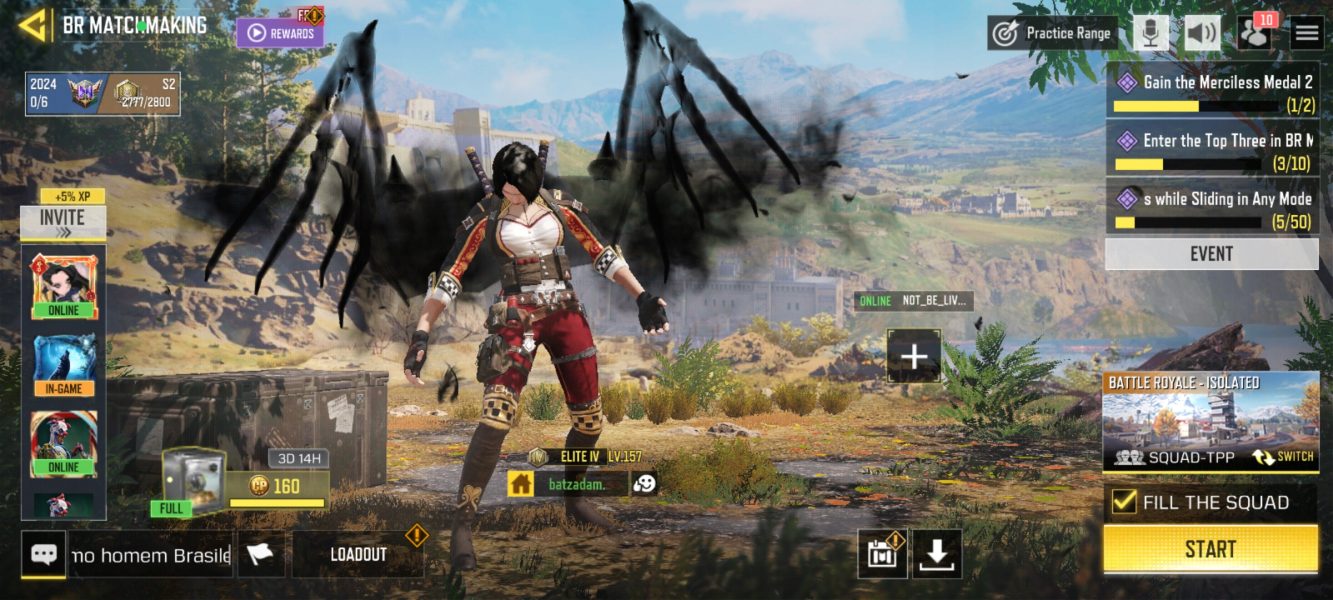Toggle the microphone icon
This screenshot has width=1333, height=600.
(1151, 33)
